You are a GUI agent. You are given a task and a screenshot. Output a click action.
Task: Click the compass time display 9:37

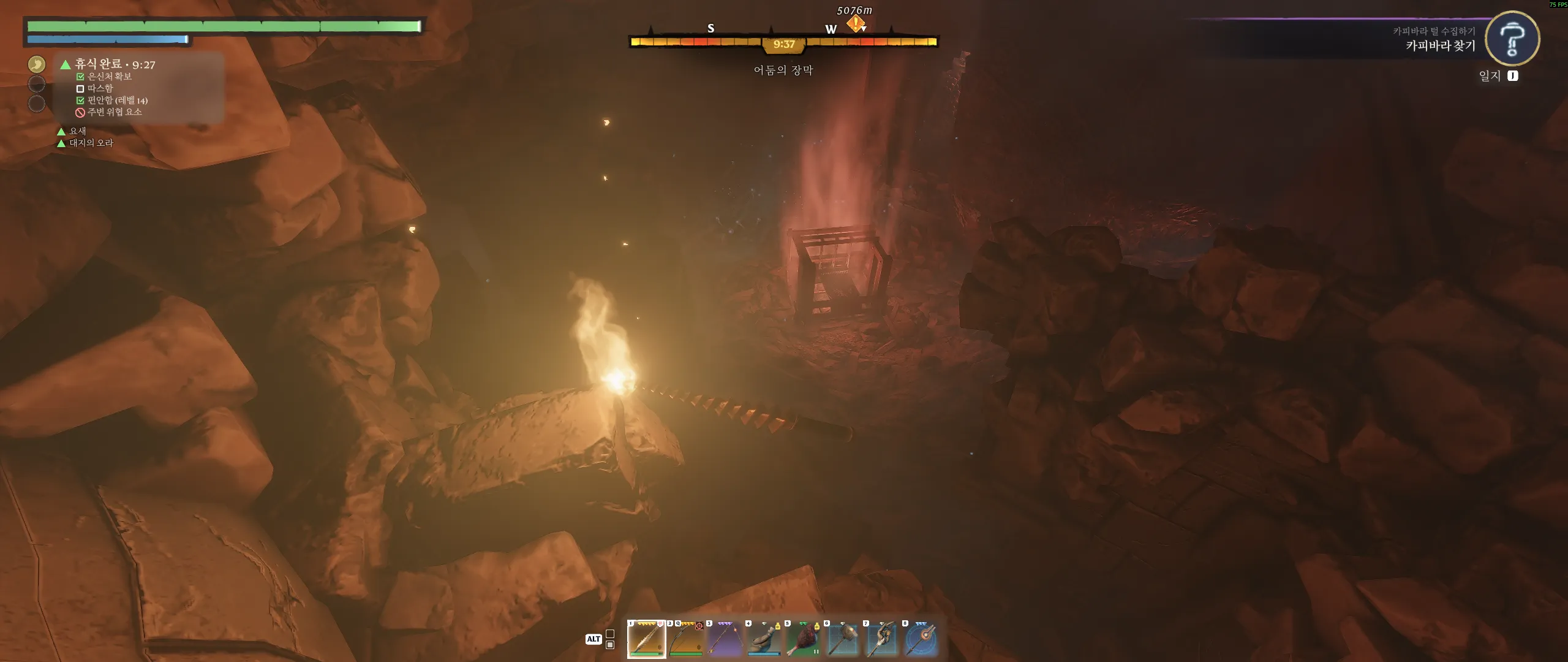(x=783, y=44)
